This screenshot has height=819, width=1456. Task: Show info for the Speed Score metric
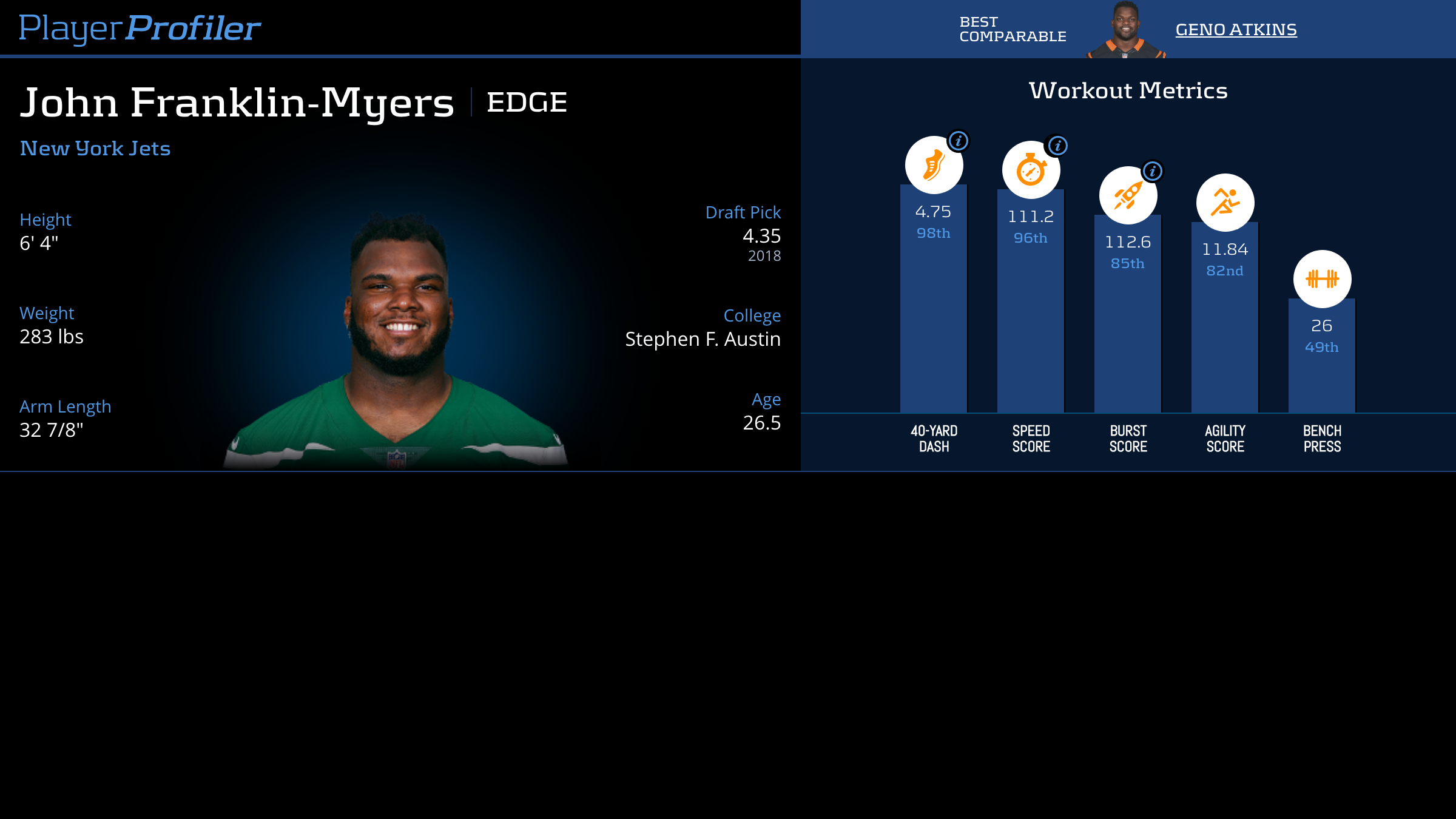(1057, 146)
